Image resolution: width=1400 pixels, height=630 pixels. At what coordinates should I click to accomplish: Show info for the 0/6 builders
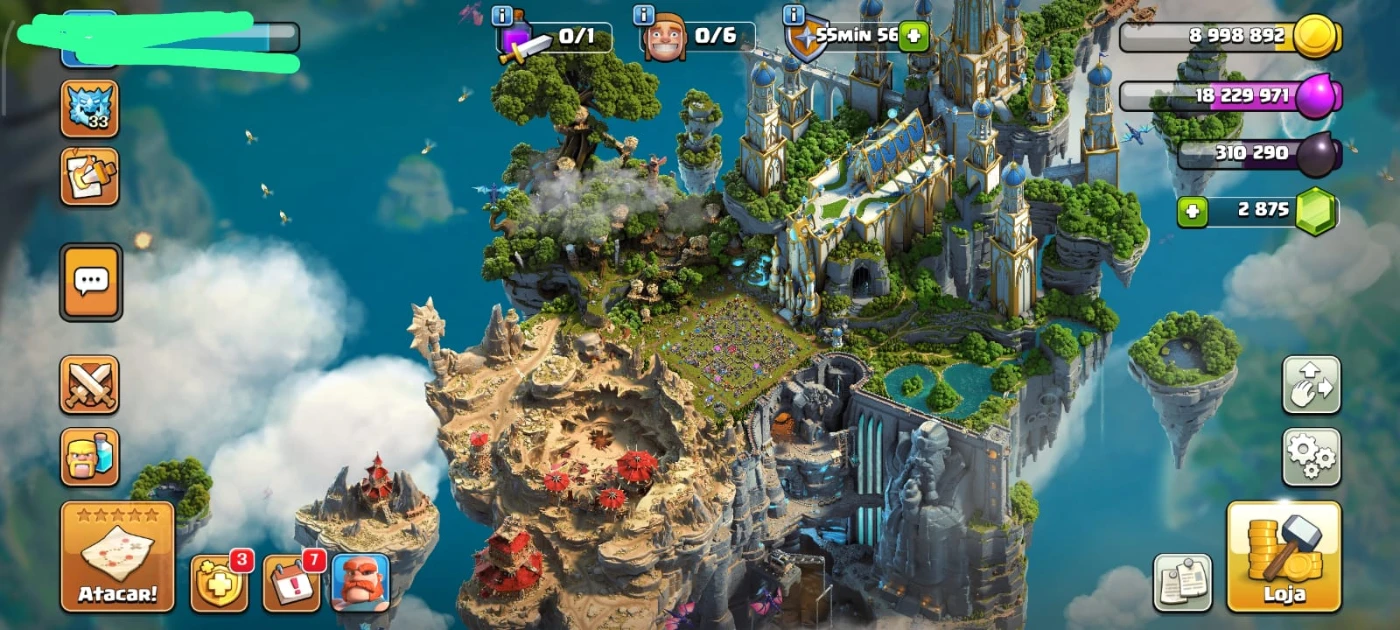(644, 15)
